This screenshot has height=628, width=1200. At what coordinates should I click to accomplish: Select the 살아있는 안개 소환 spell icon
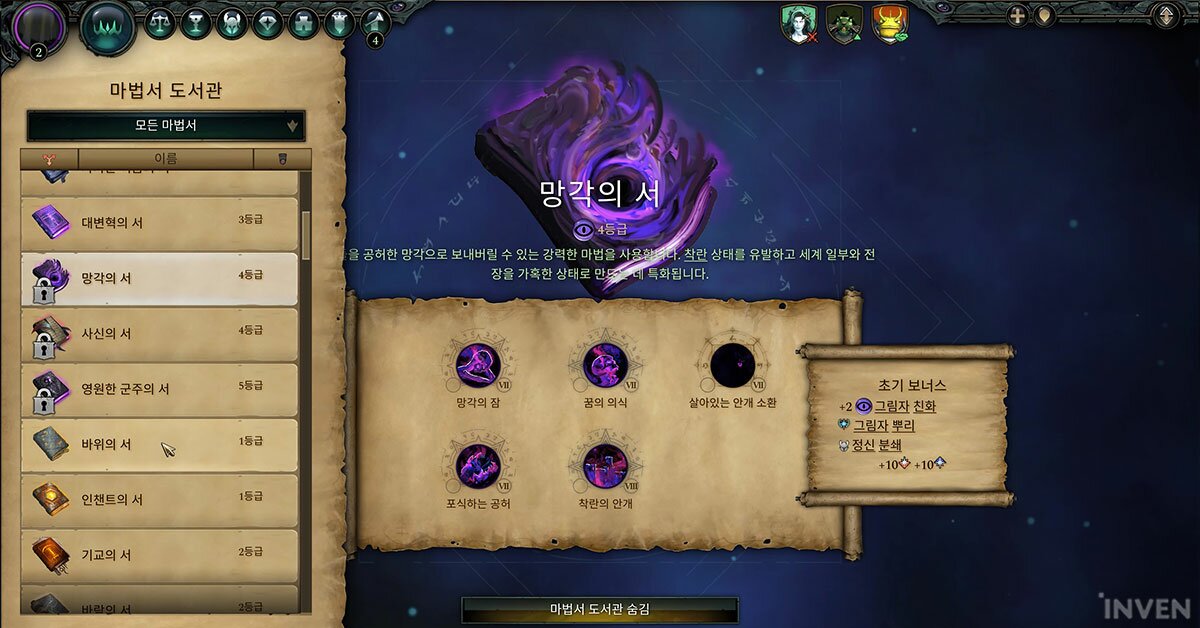(x=732, y=365)
